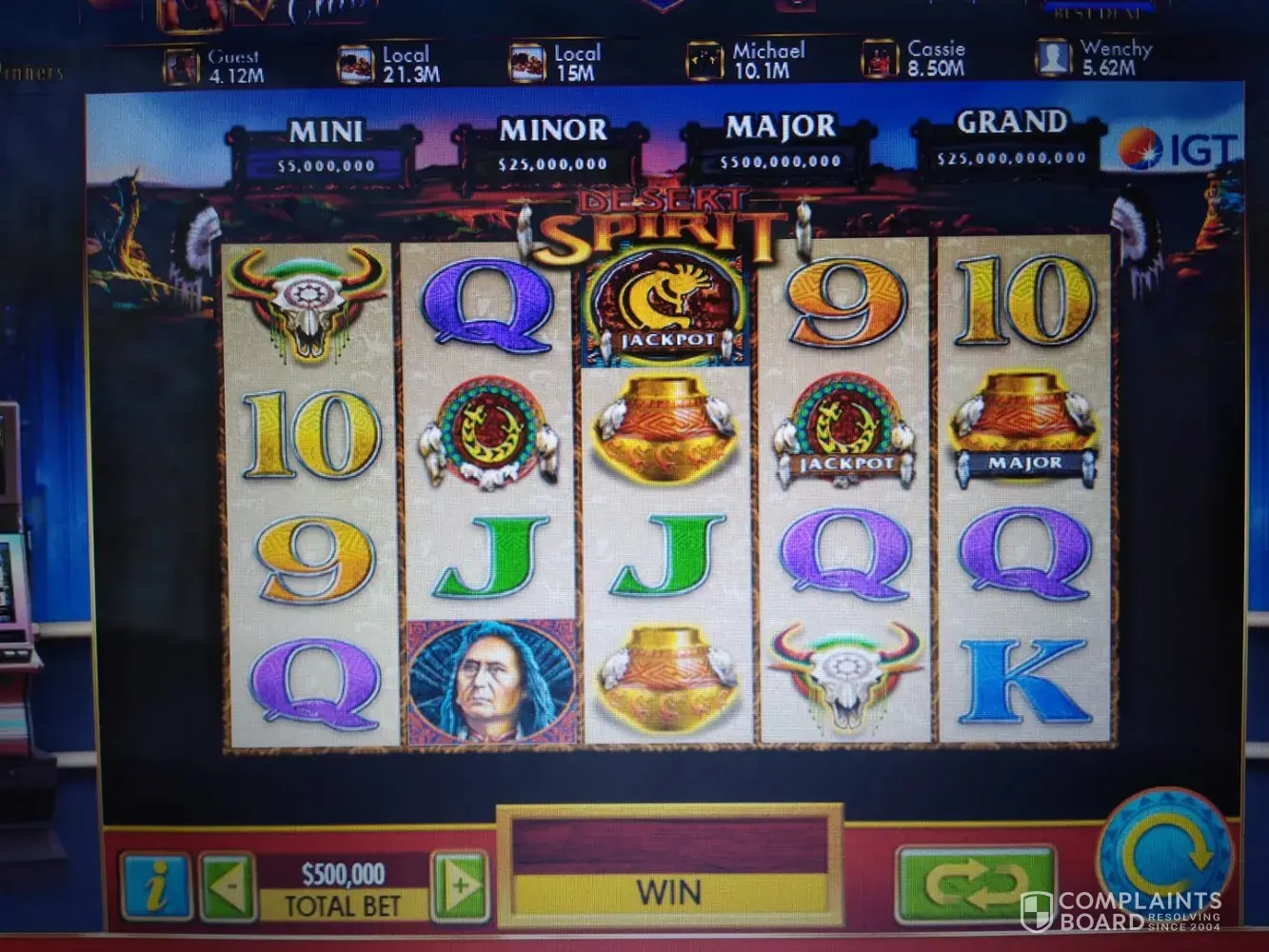Spin the reels with round blue button

(x=1166, y=850)
